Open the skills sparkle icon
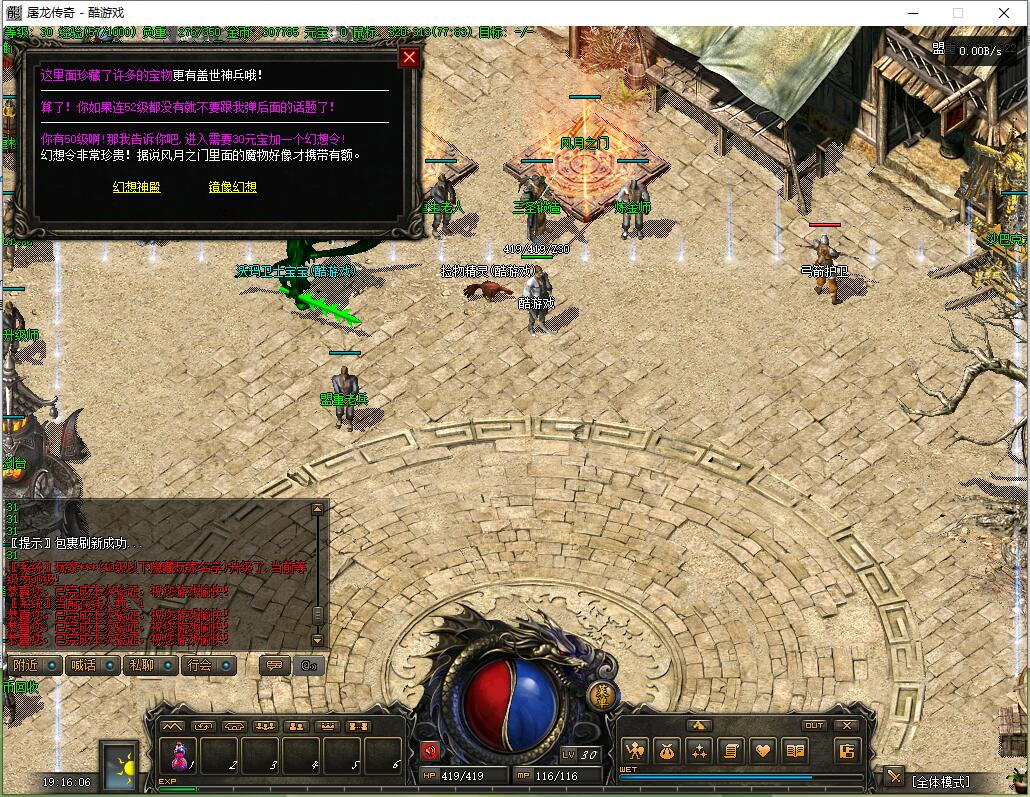 coord(699,750)
